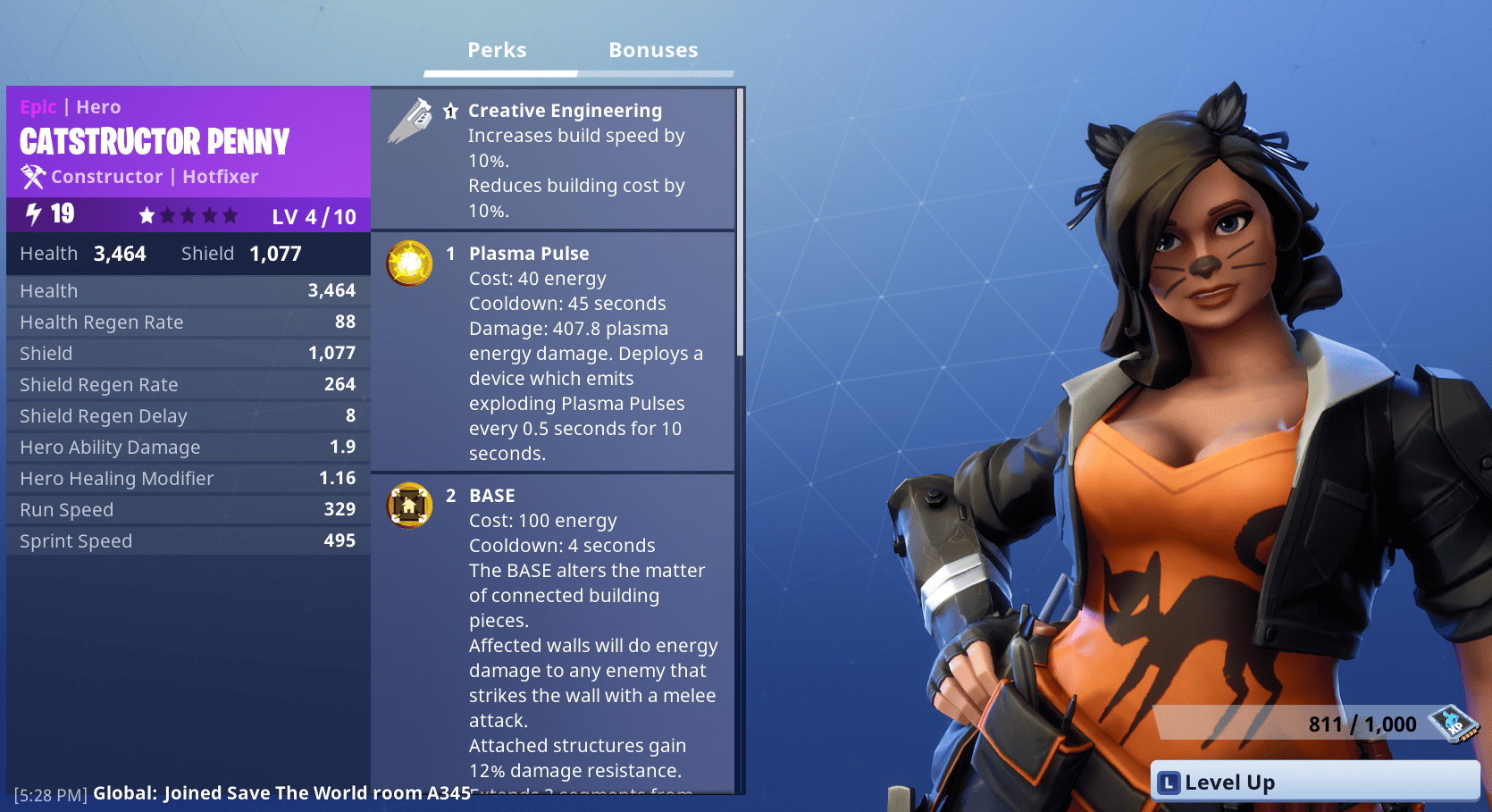Click the Level Up button

1314,783
